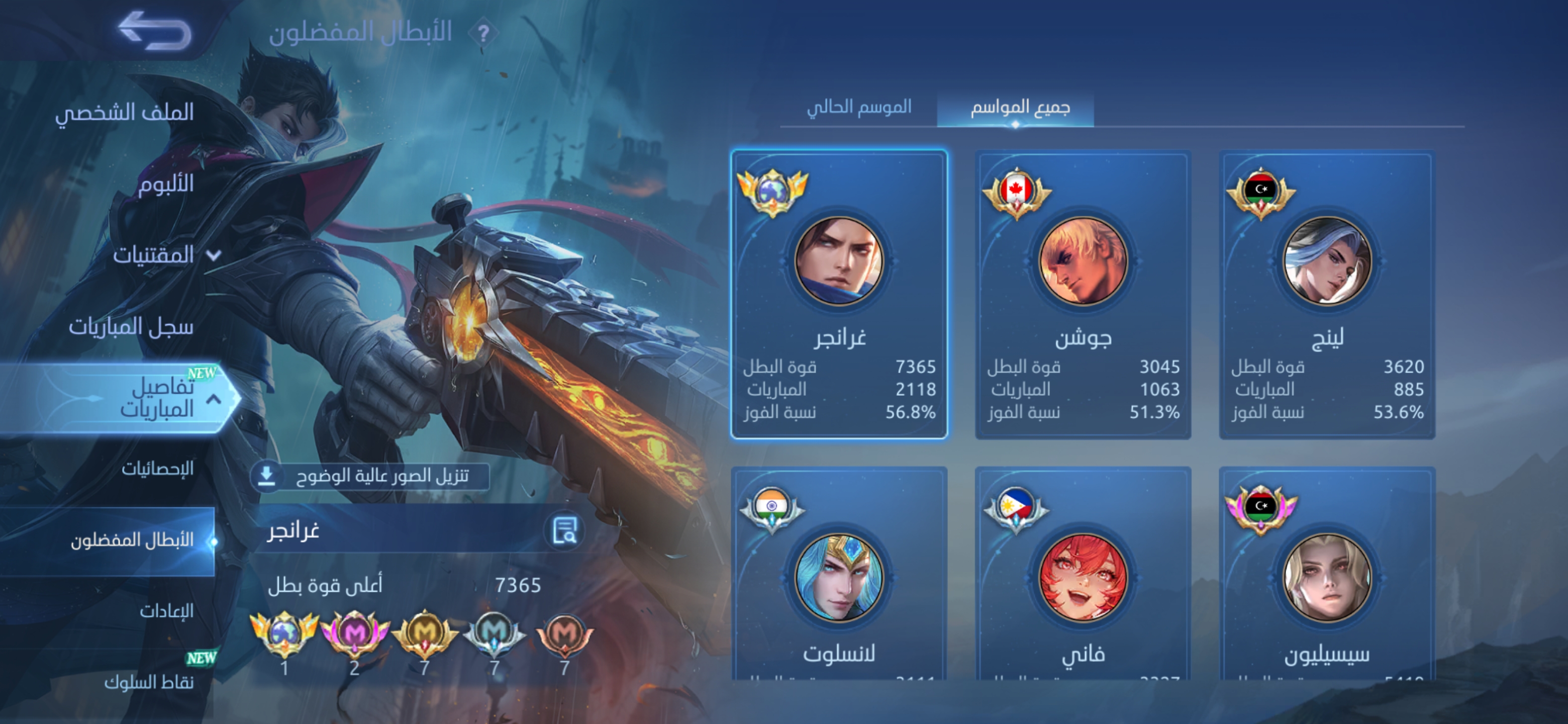Switch to جميع المواسم all seasons tab
This screenshot has height=724, width=1568.
click(1020, 108)
